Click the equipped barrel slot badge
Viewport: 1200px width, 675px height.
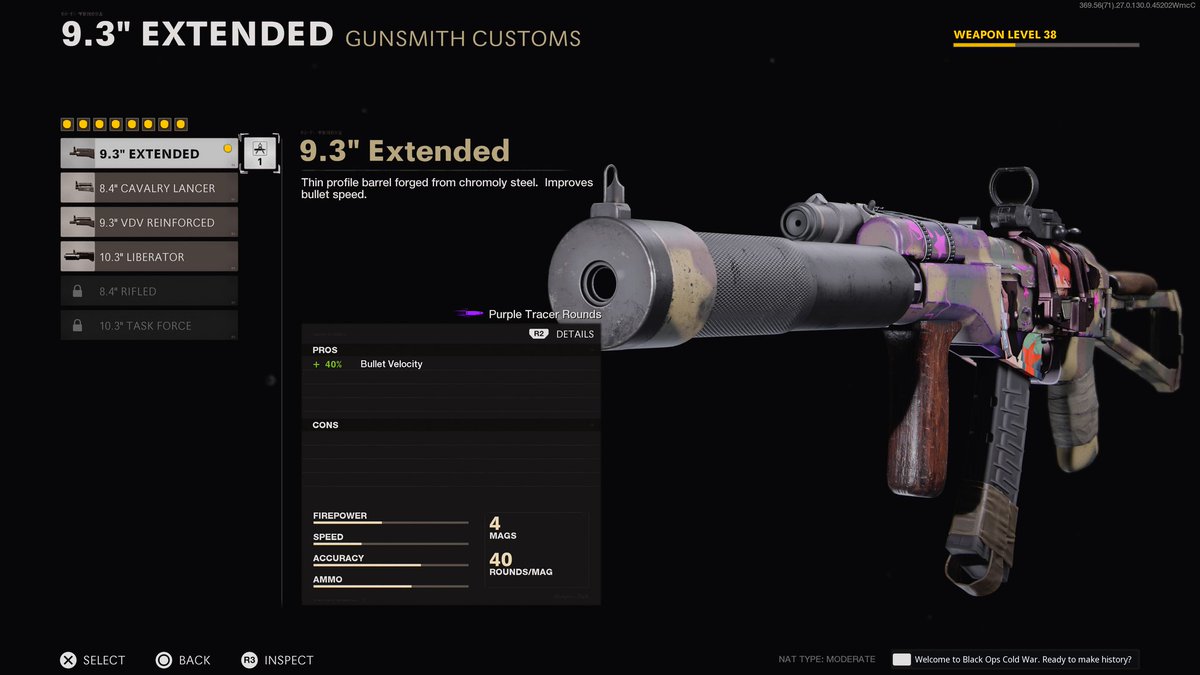(259, 153)
